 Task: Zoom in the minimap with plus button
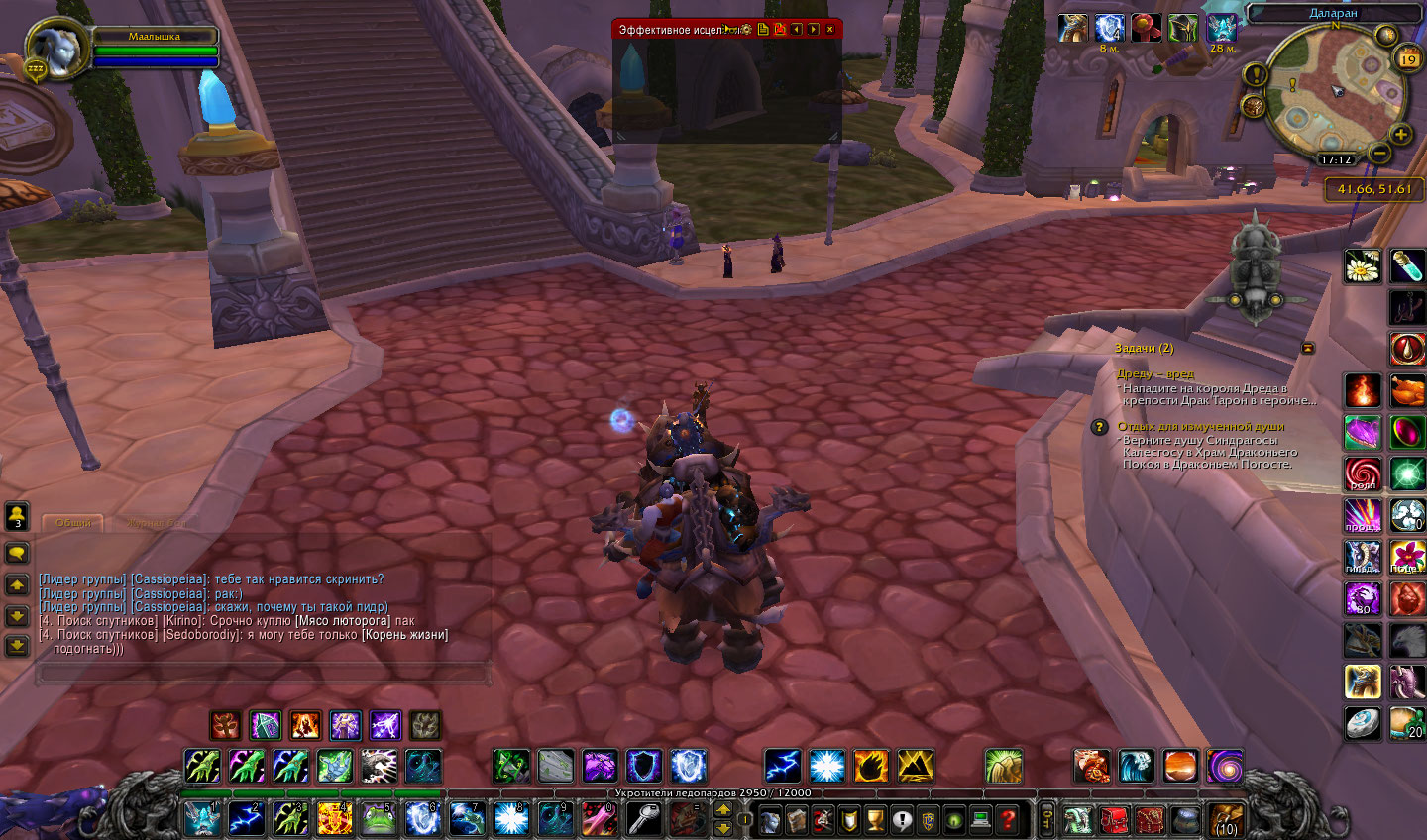click(1400, 135)
